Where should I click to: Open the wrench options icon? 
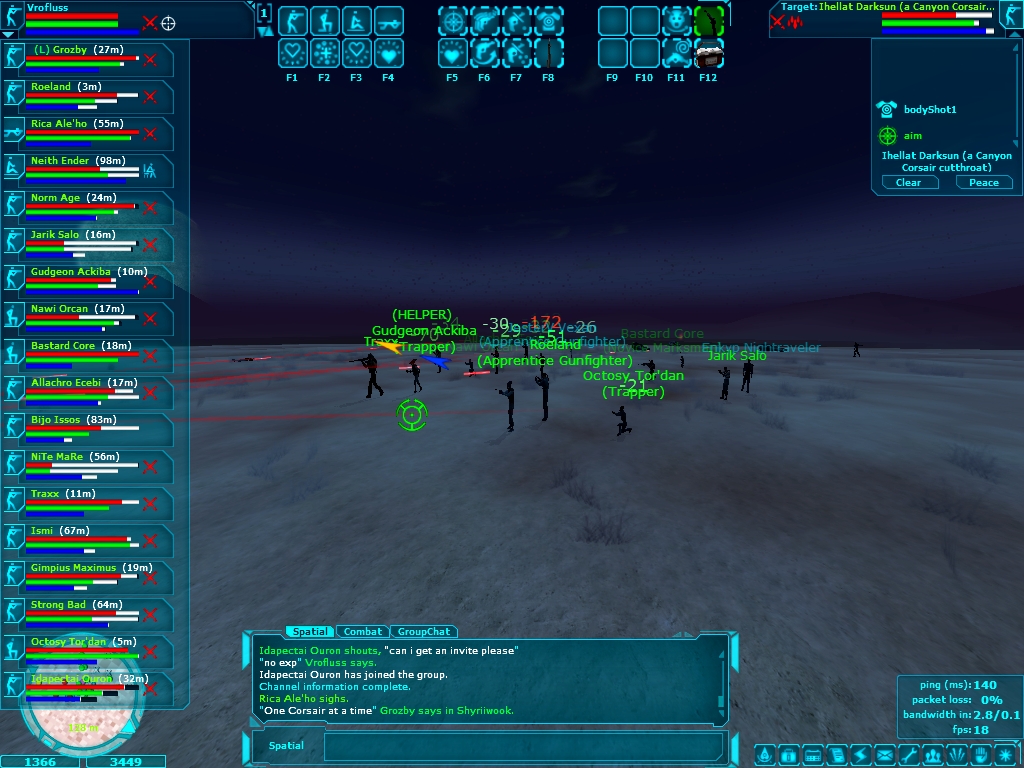[x=908, y=753]
